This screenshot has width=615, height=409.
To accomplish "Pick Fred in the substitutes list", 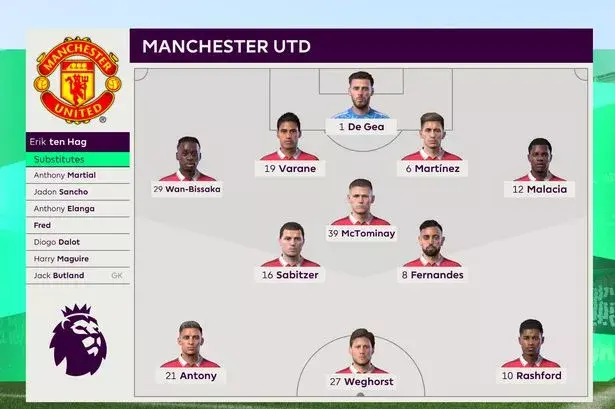I will click(x=78, y=225).
